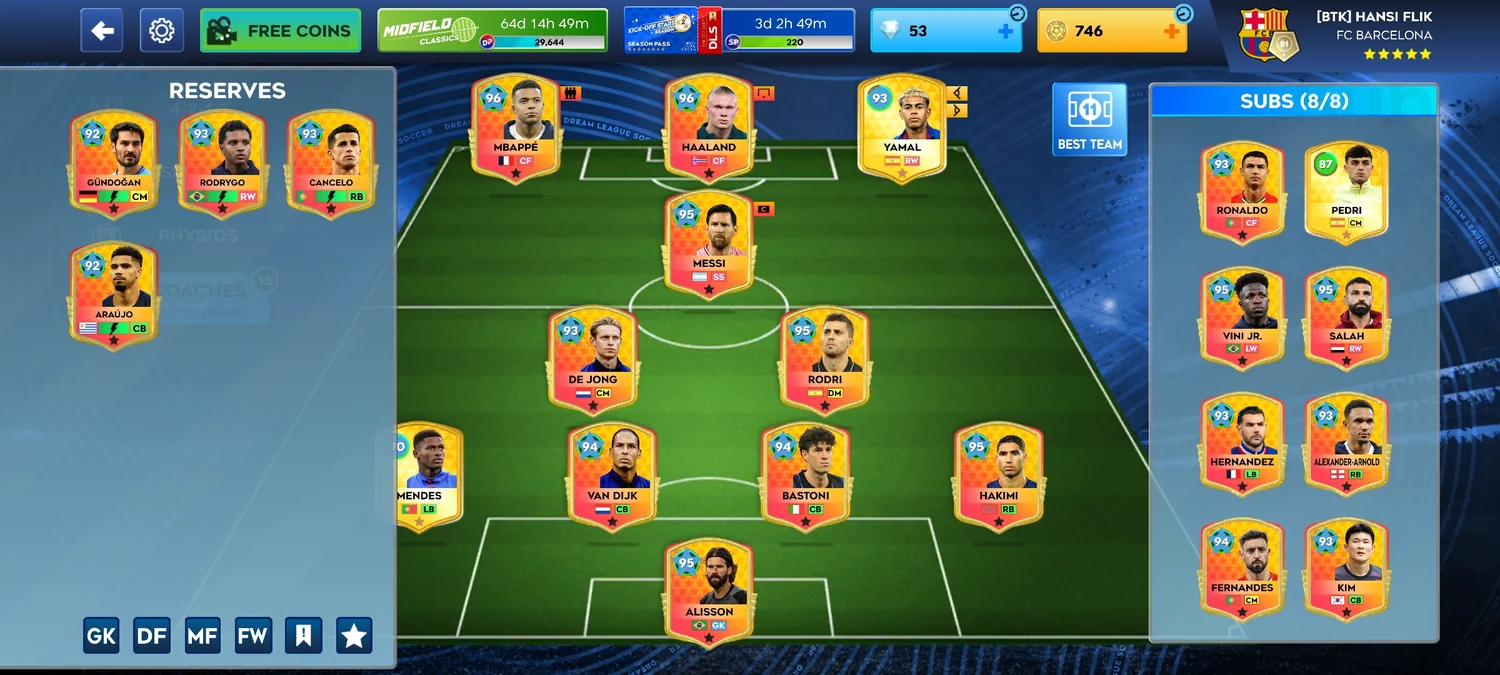The image size is (1500, 675).
Task: Open the FC Barcelona club profile
Action: pos(1335,34)
